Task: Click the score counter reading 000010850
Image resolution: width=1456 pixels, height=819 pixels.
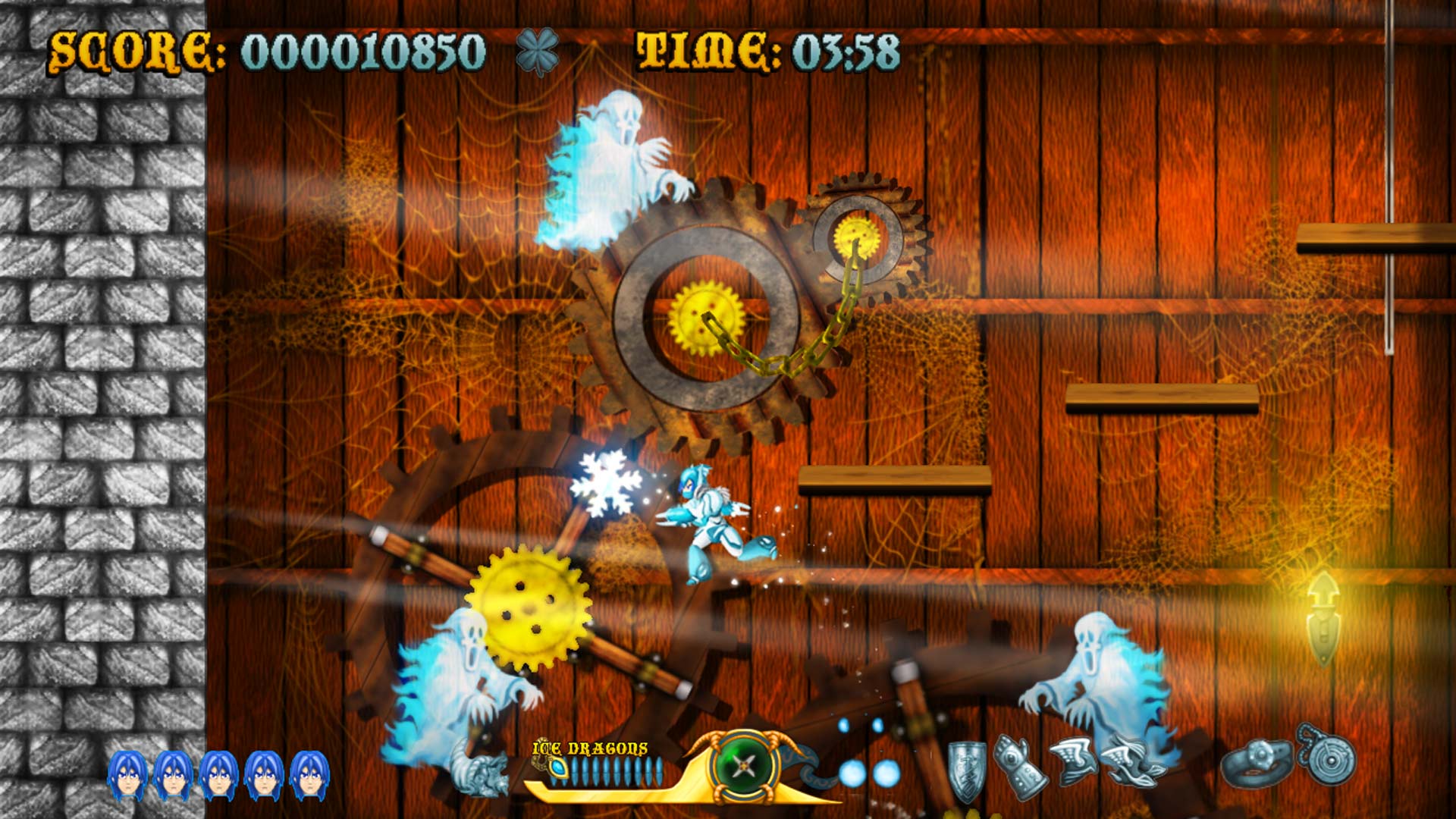Action: click(356, 52)
